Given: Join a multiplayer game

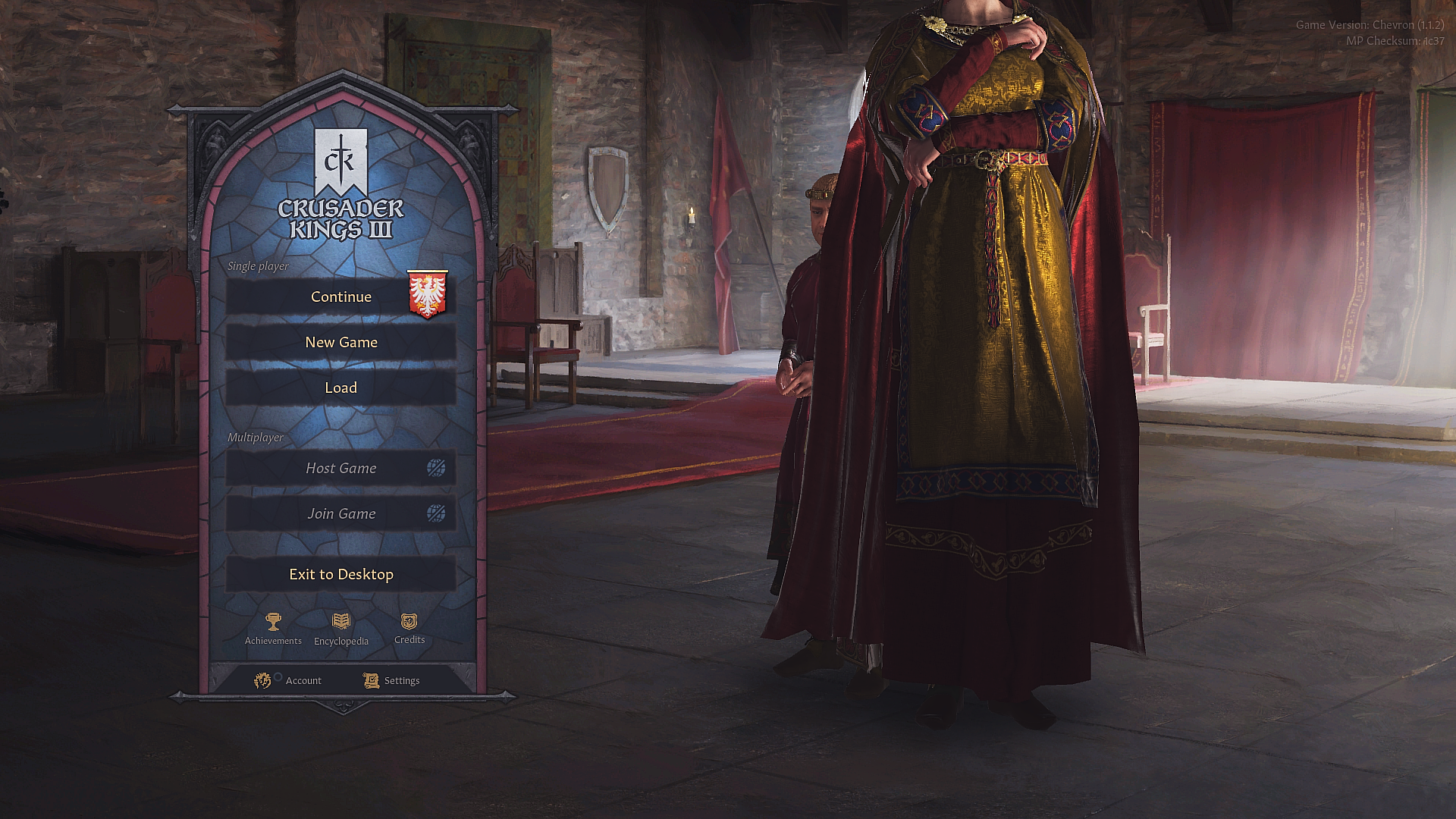Looking at the screenshot, I should 341,513.
